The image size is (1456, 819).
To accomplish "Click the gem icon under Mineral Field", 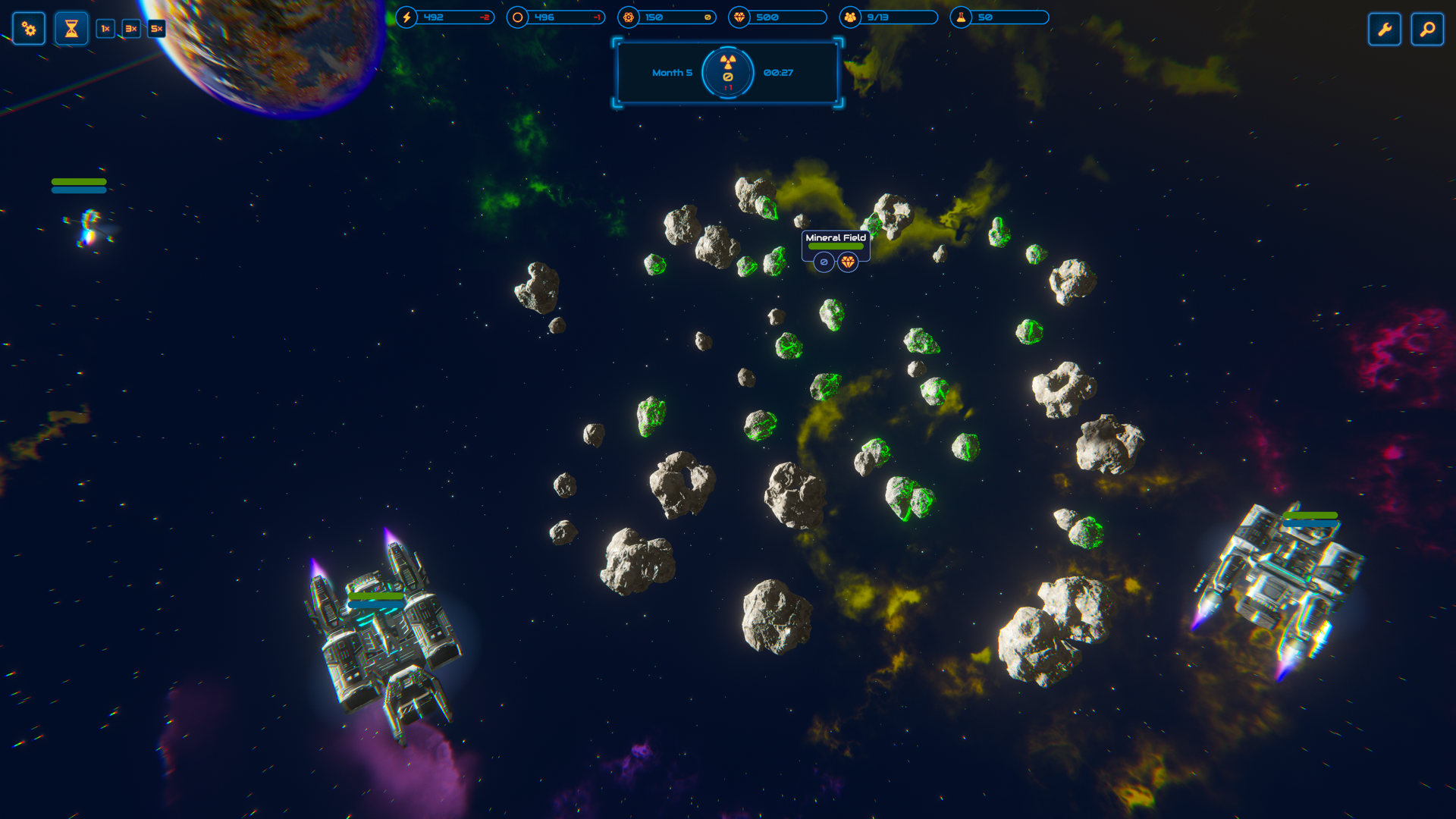I will (x=848, y=262).
